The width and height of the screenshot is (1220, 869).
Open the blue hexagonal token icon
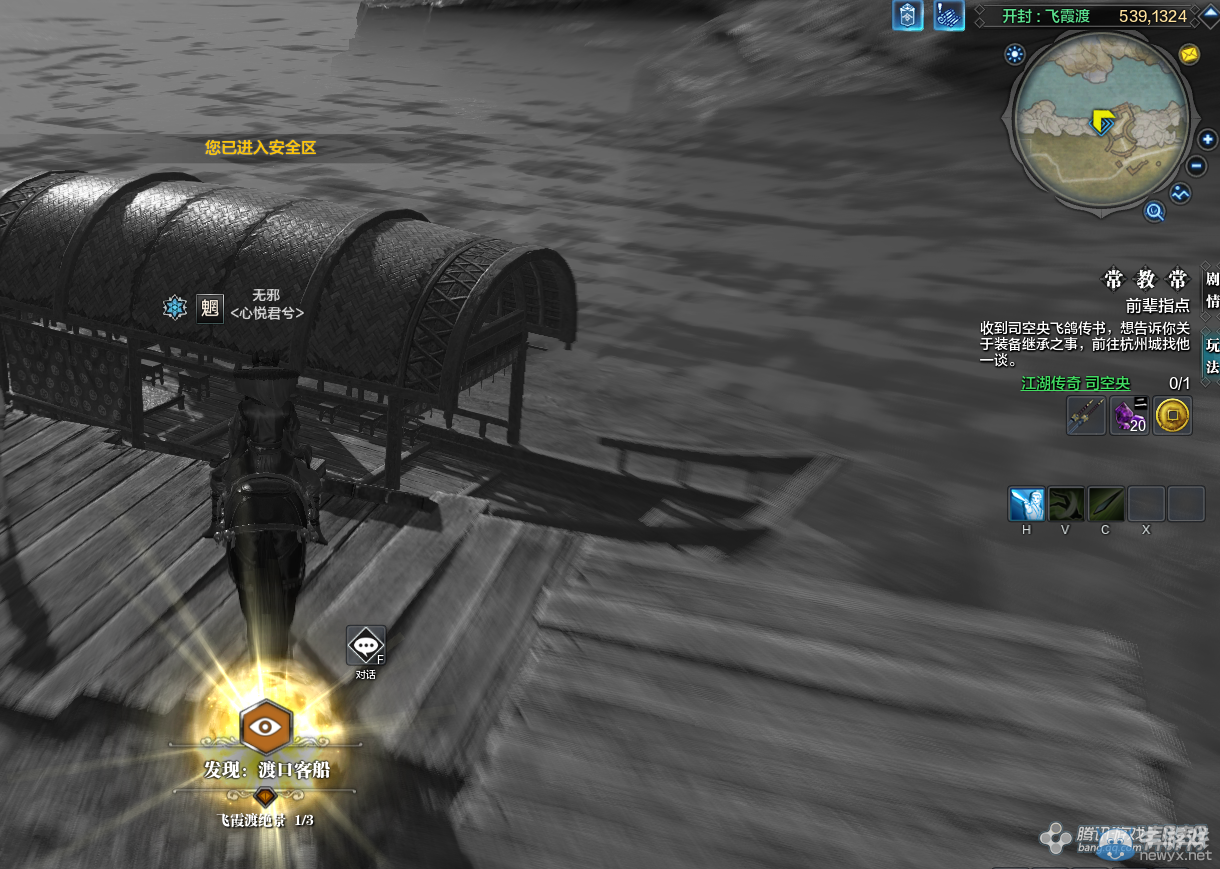907,16
